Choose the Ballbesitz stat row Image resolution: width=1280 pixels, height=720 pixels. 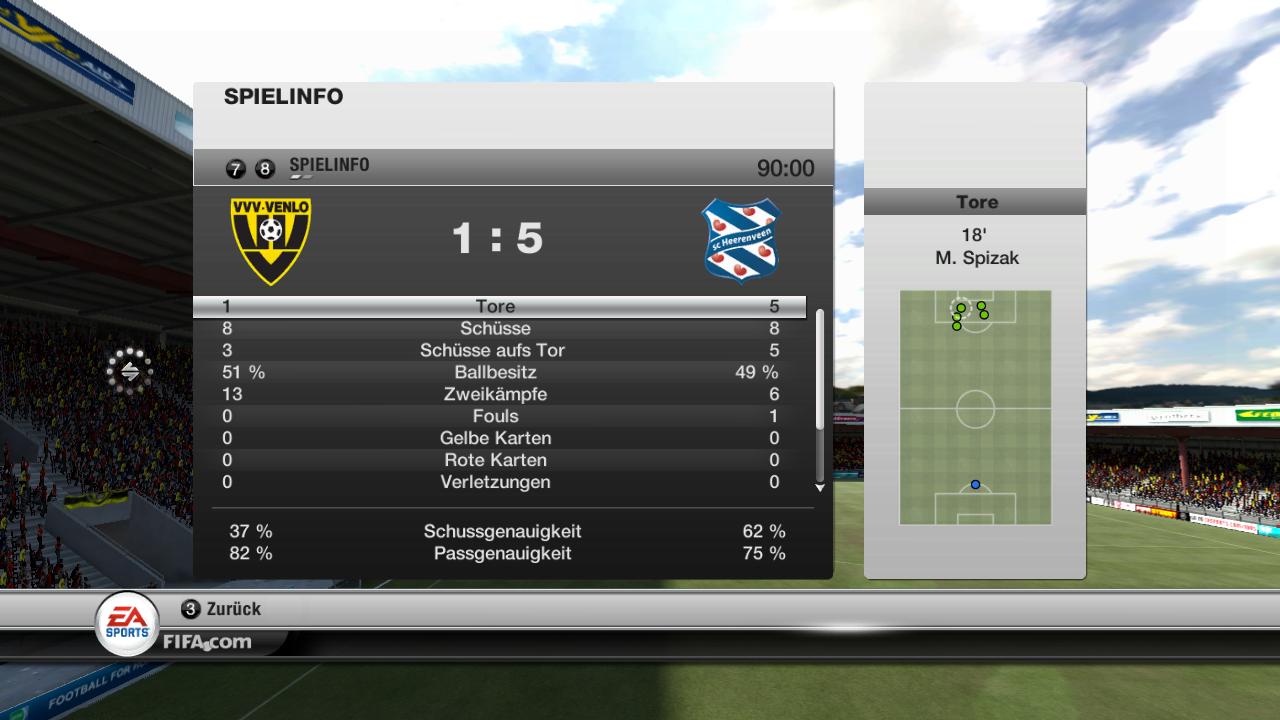pyautogui.click(x=497, y=373)
